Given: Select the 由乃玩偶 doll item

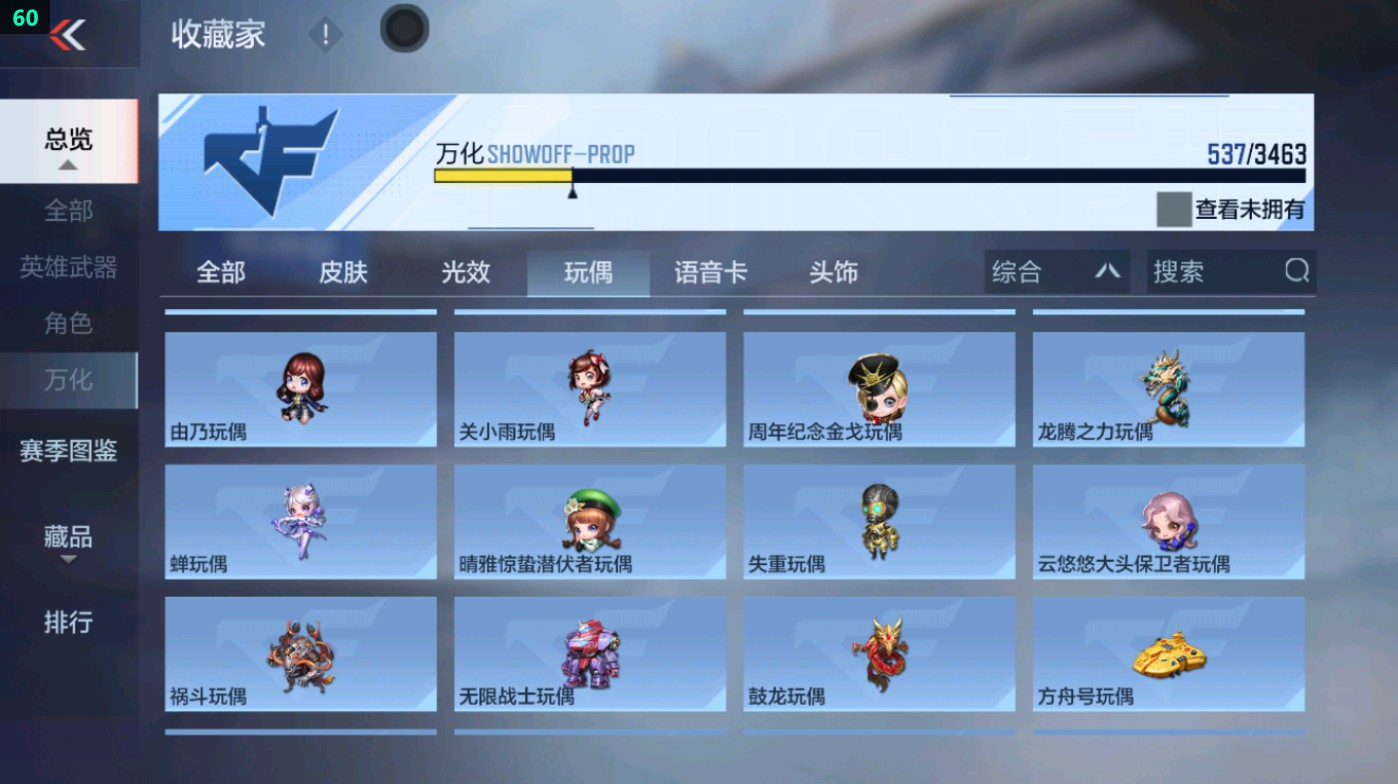Looking at the screenshot, I should [x=299, y=389].
